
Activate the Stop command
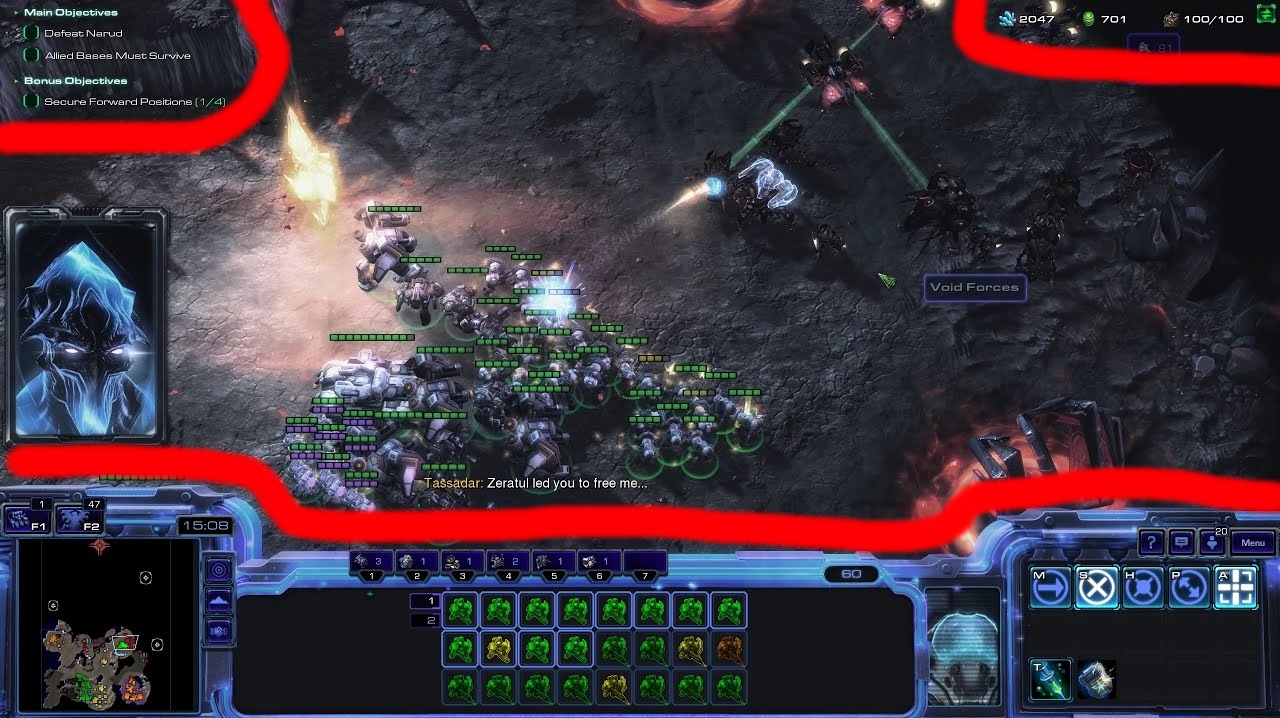(x=1096, y=588)
